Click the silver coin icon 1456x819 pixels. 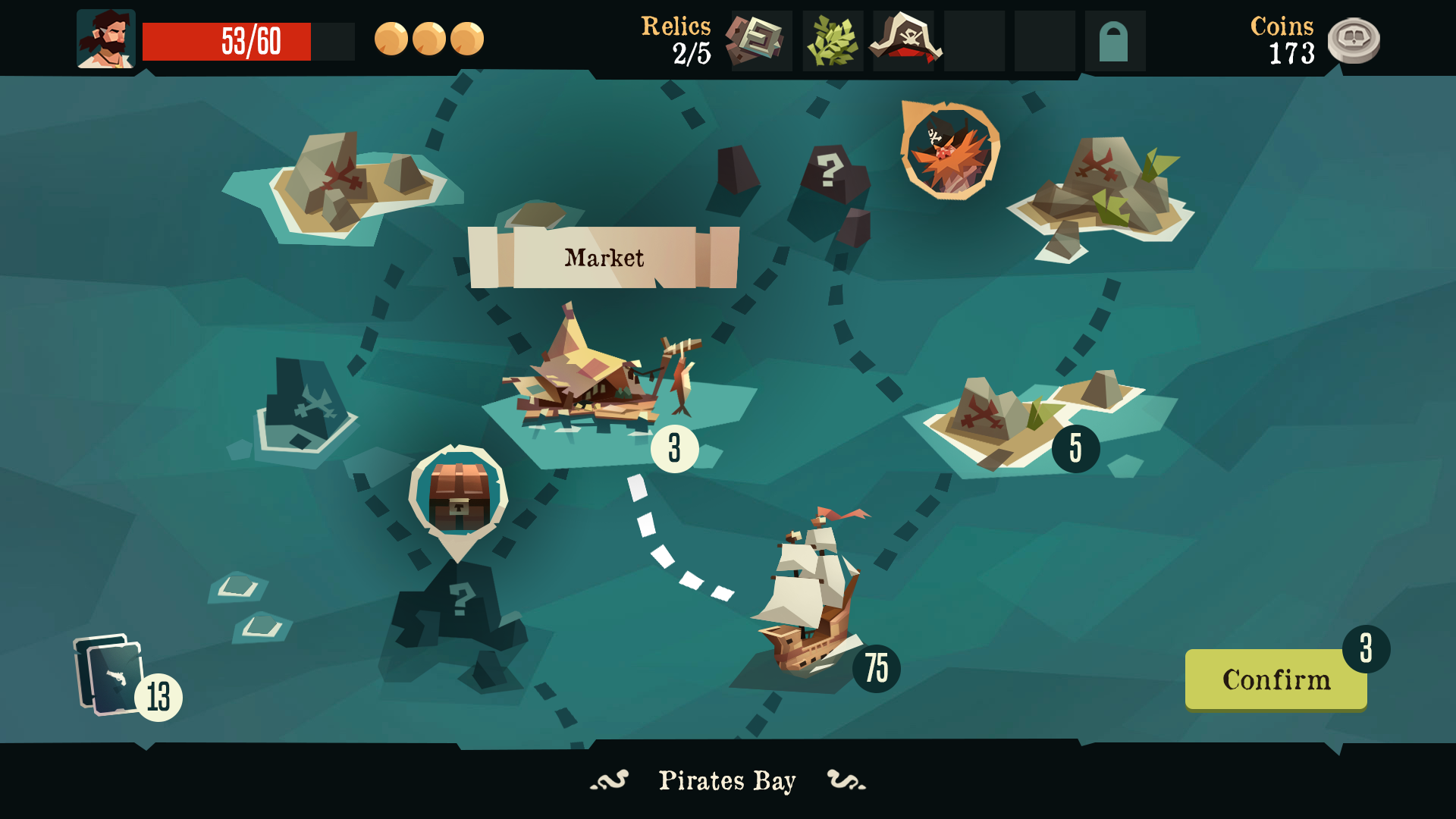click(1354, 40)
